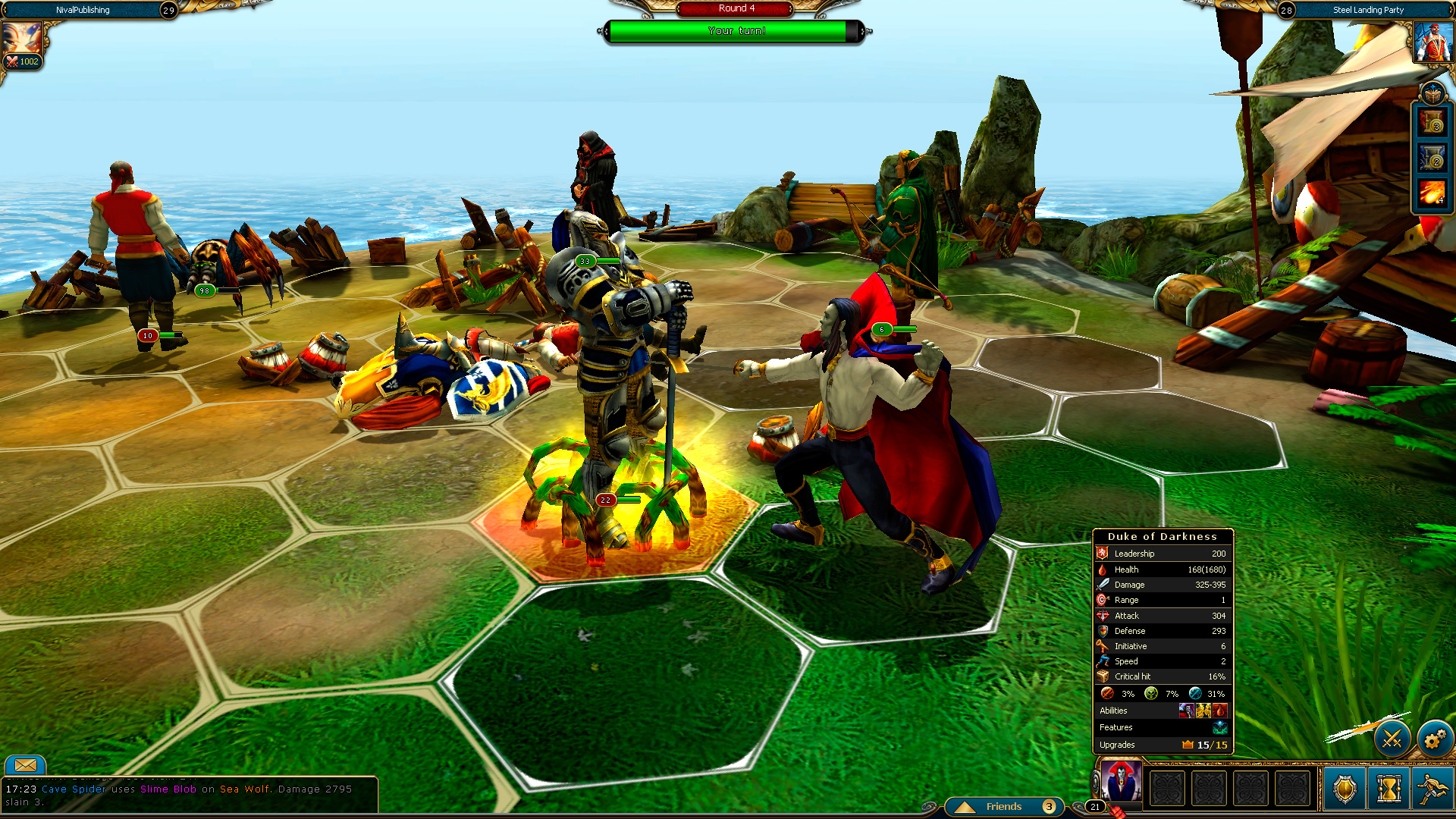The height and width of the screenshot is (819, 1456).
Task: View the blood drop ability icon
Action: [1220, 710]
